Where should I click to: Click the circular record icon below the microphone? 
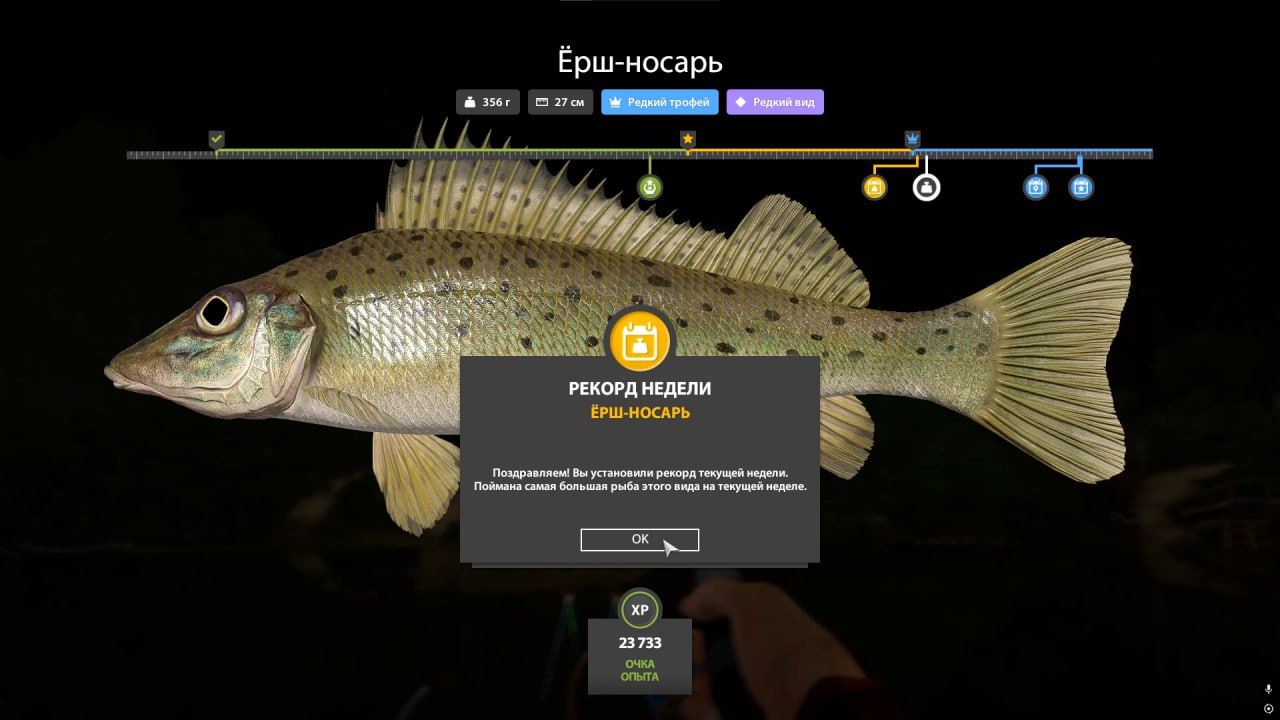coord(1268,709)
